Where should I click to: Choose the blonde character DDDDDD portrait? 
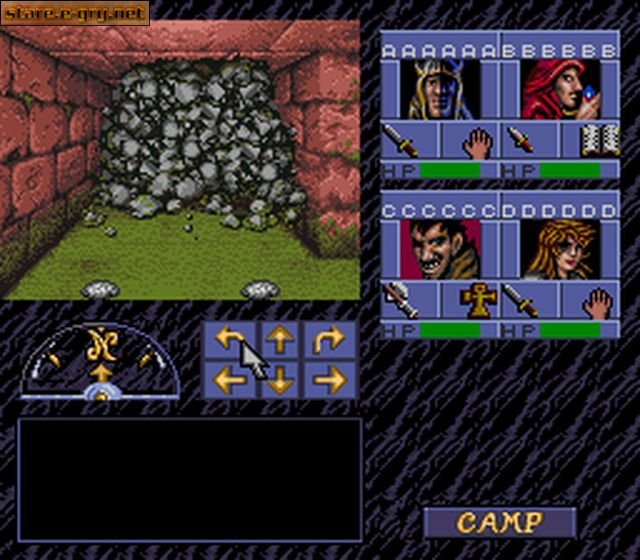(x=560, y=250)
